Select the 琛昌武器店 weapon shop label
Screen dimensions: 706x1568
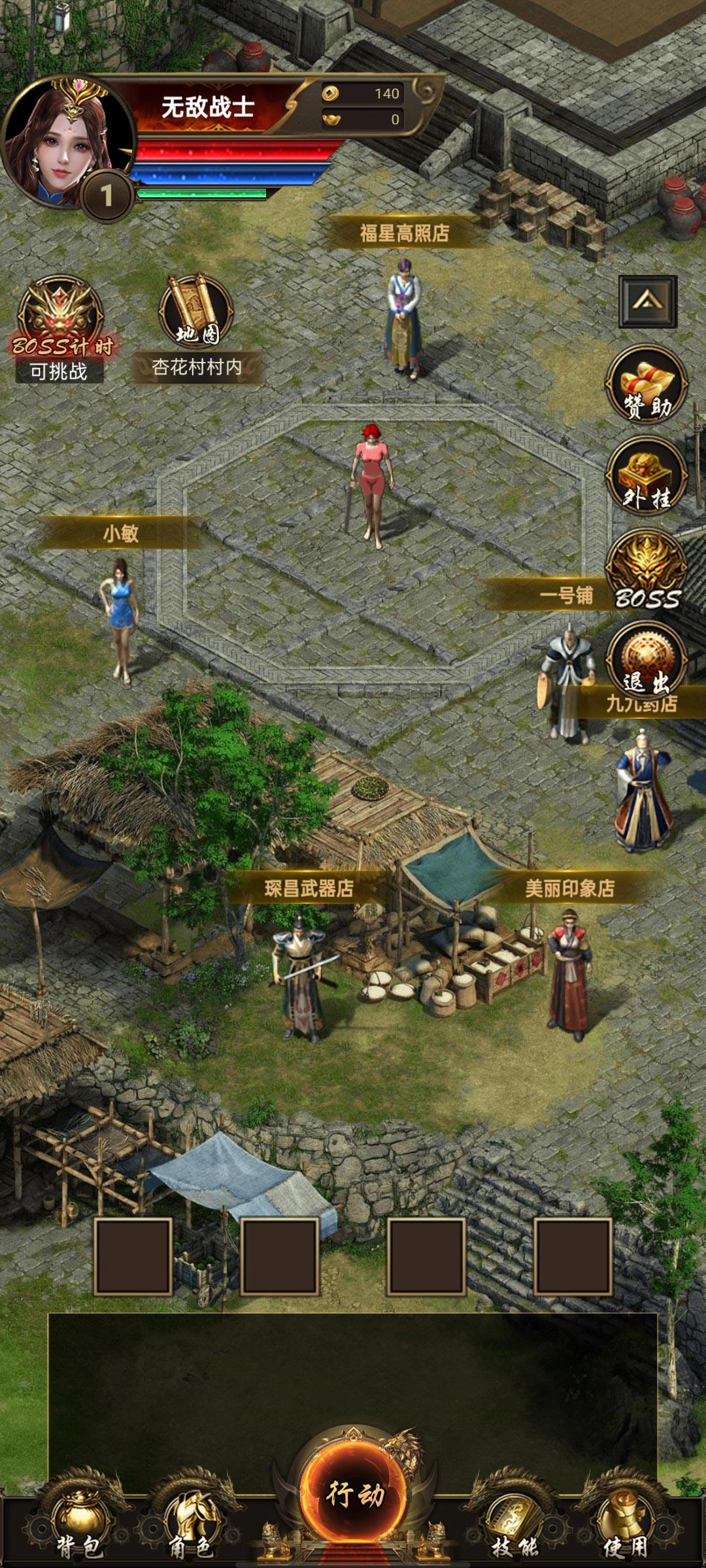pyautogui.click(x=309, y=889)
